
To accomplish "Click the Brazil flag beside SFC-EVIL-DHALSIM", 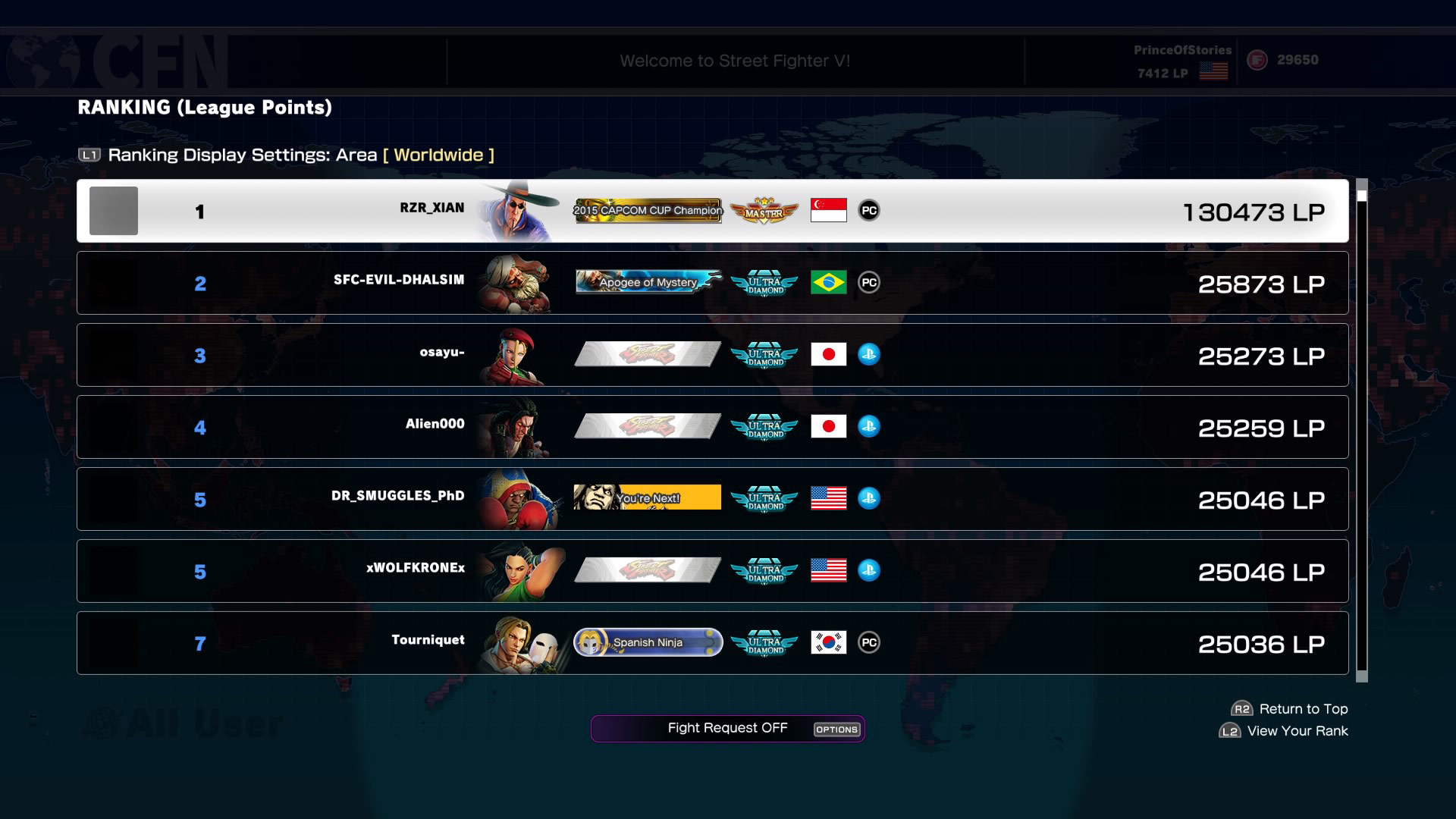I will click(x=828, y=282).
